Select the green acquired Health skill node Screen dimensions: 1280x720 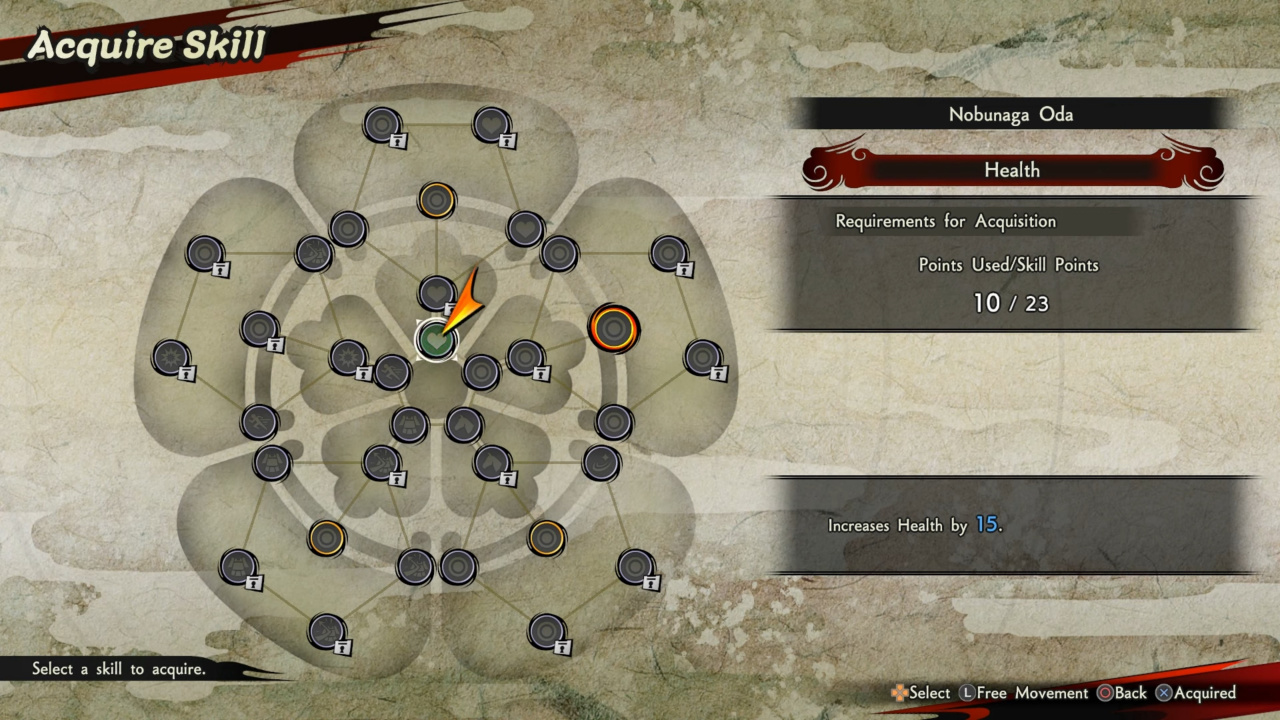[435, 340]
